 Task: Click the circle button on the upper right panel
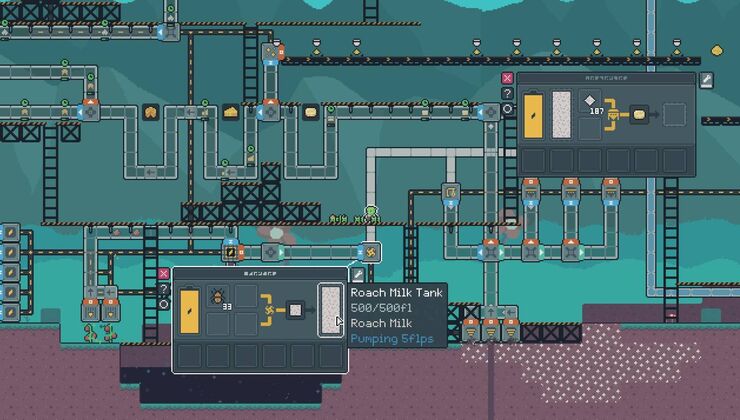(508, 109)
